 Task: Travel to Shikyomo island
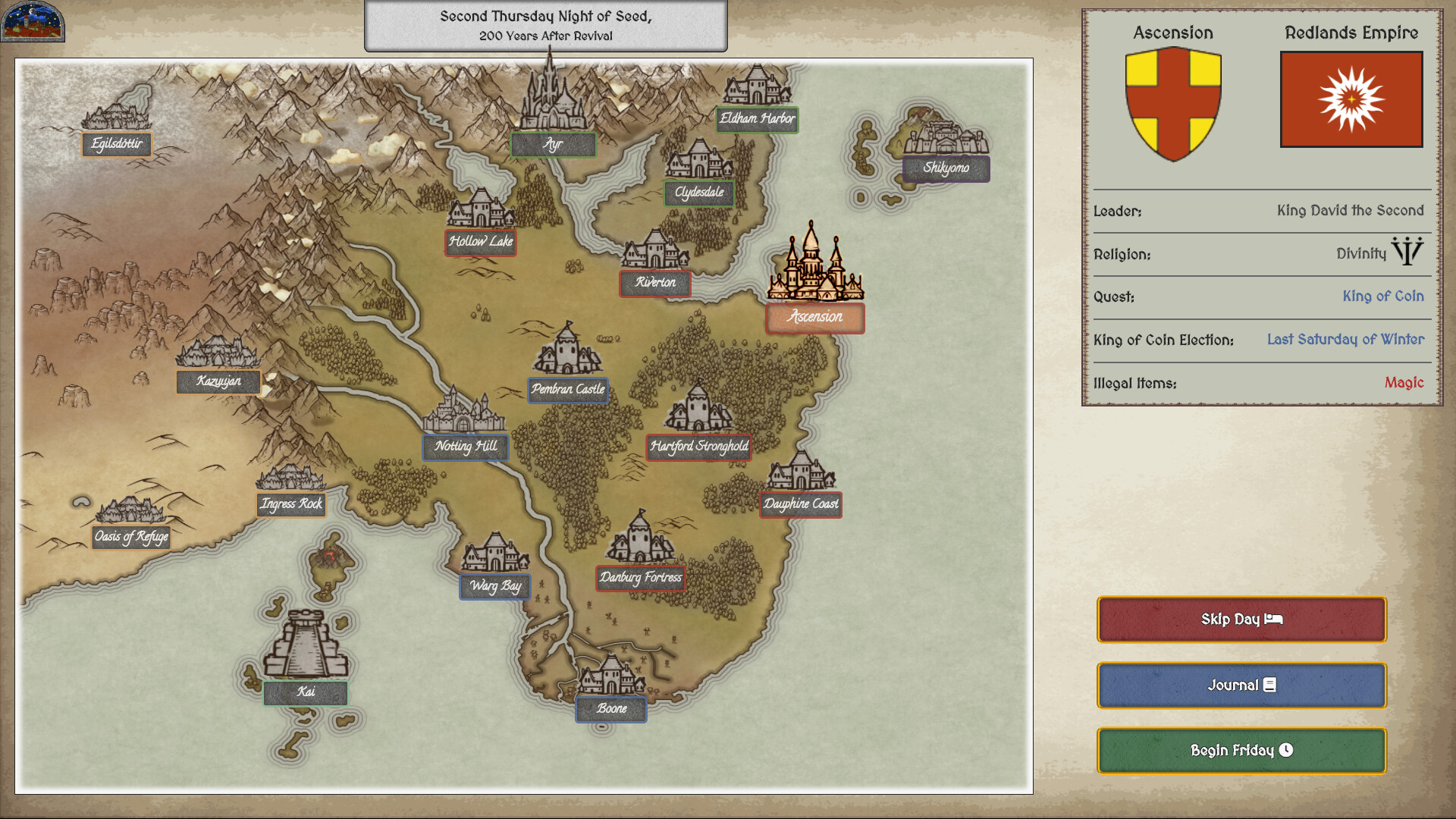pos(946,168)
